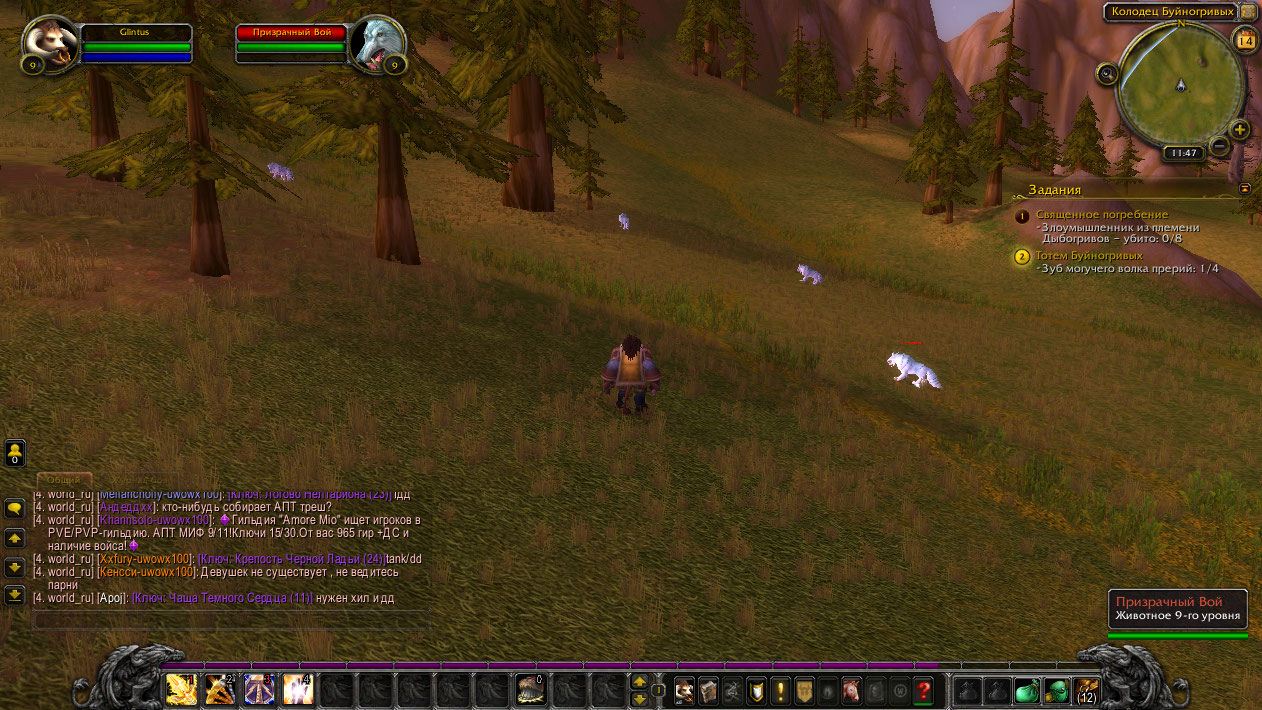The height and width of the screenshot is (710, 1262).
Task: Open the world map button beside zone name
Action: point(1248,12)
